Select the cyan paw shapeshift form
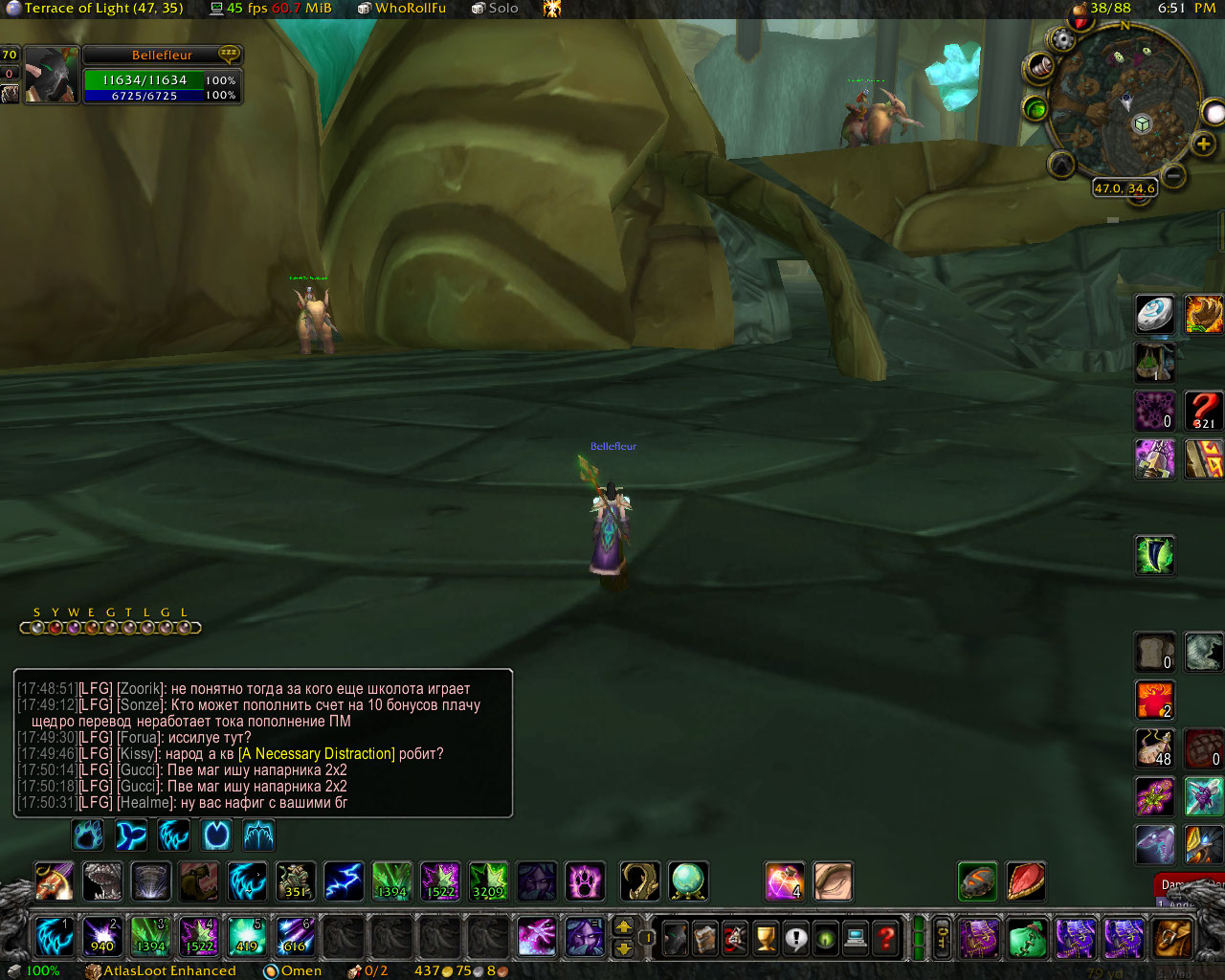The height and width of the screenshot is (980, 1225). tap(88, 835)
